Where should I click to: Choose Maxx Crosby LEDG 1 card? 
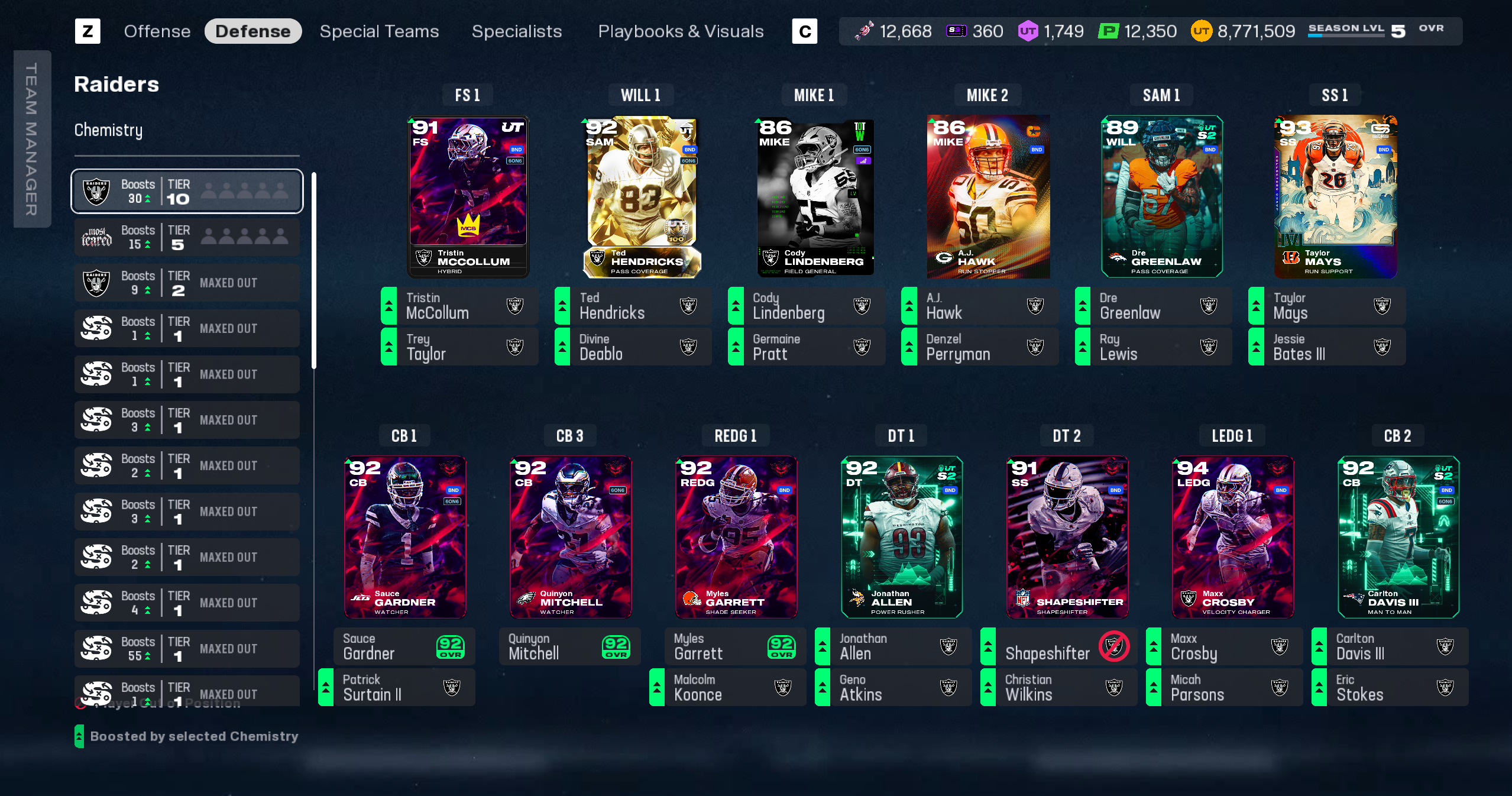[x=1233, y=536]
